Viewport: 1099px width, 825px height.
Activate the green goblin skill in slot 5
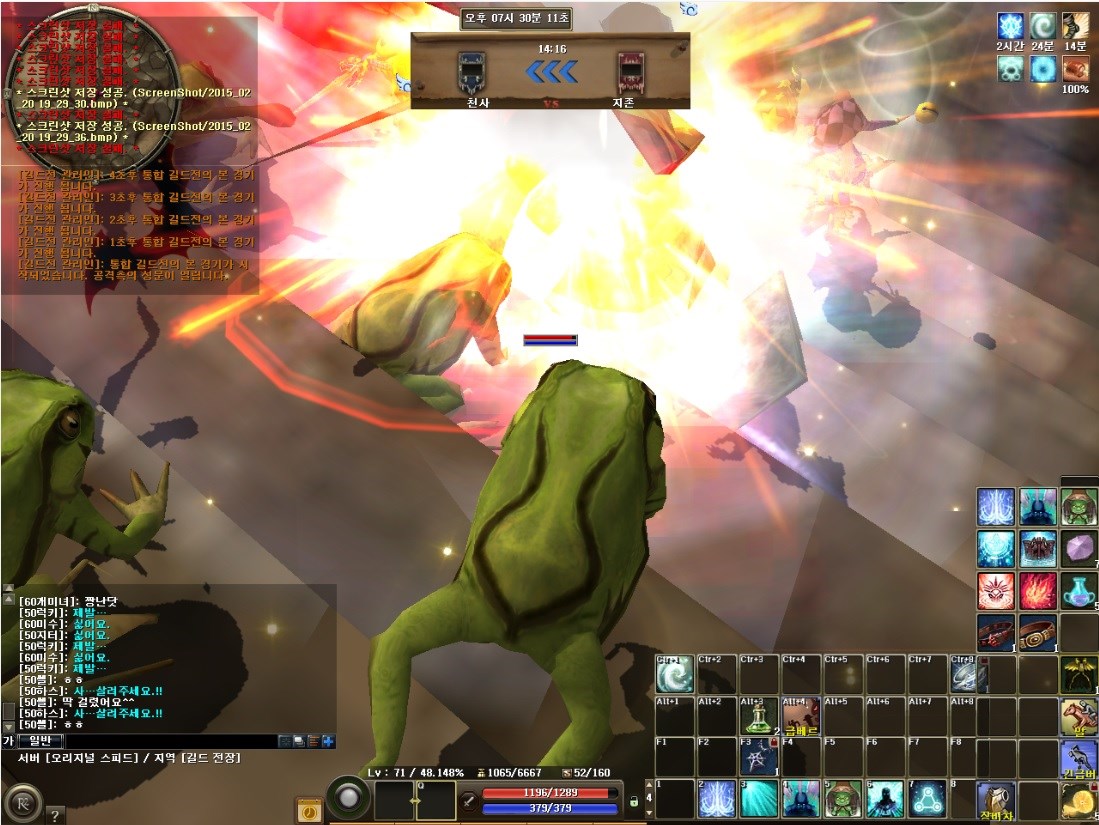click(843, 799)
